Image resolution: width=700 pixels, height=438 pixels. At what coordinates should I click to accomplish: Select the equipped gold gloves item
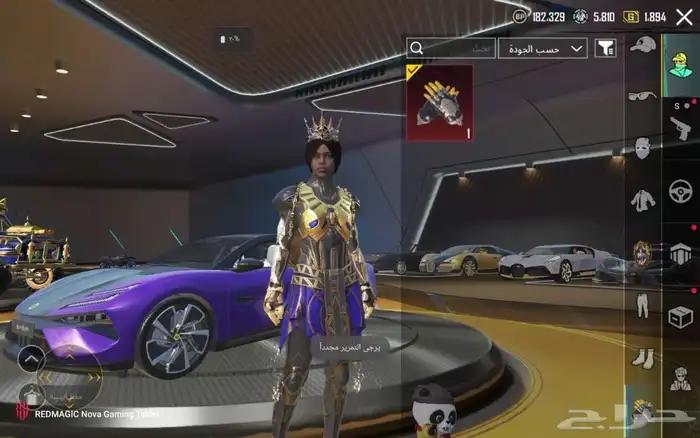coord(437,103)
